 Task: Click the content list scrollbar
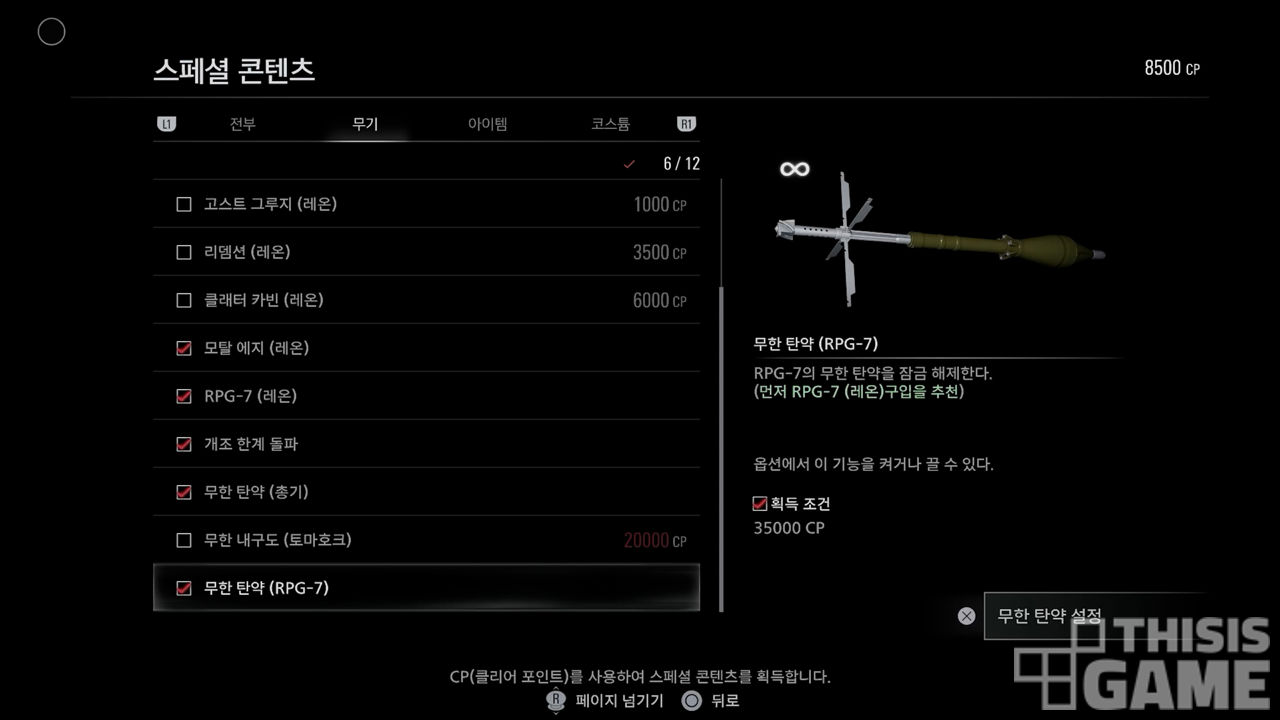coord(721,450)
